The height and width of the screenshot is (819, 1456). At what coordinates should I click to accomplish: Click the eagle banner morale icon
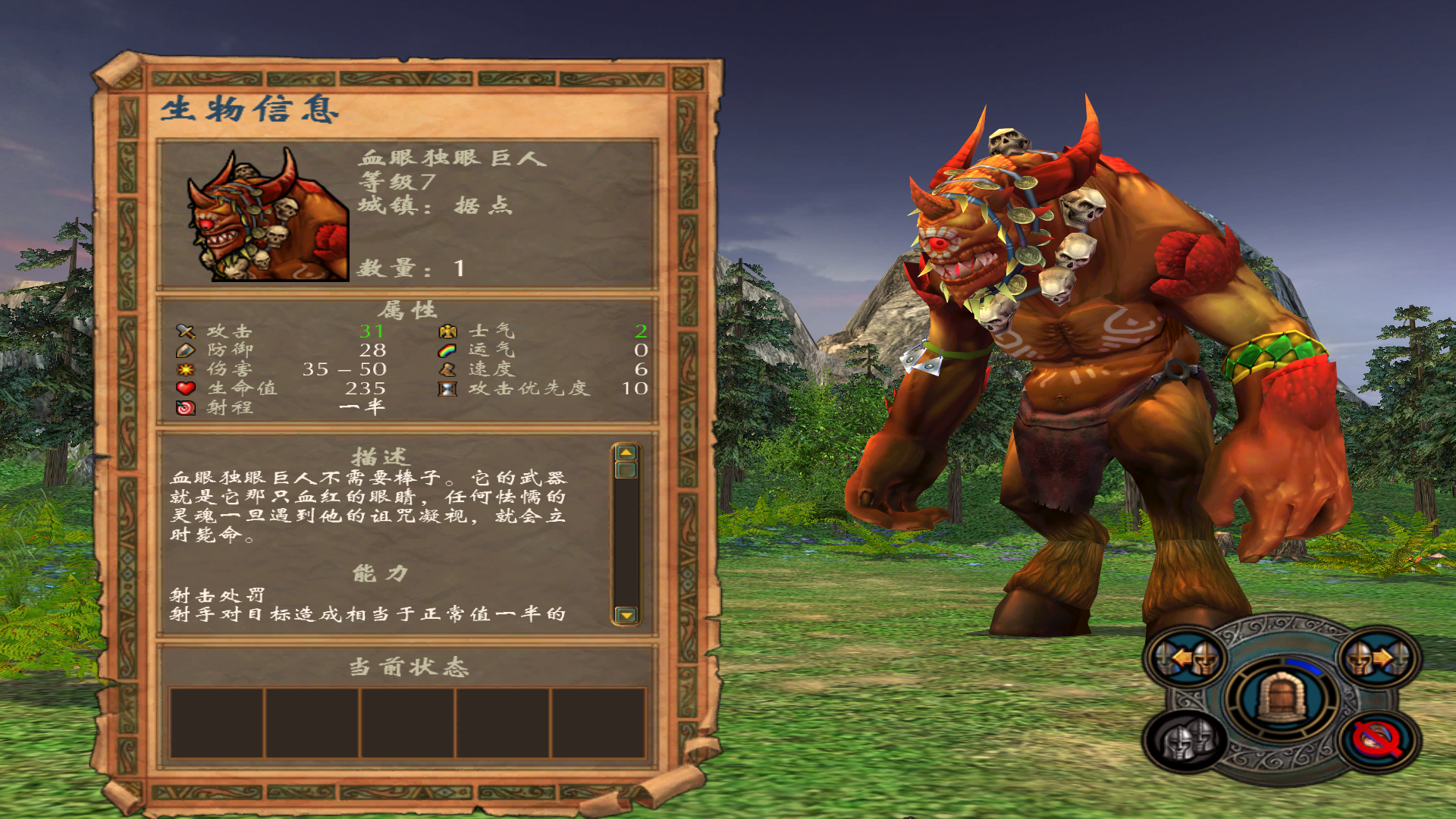pyautogui.click(x=447, y=331)
